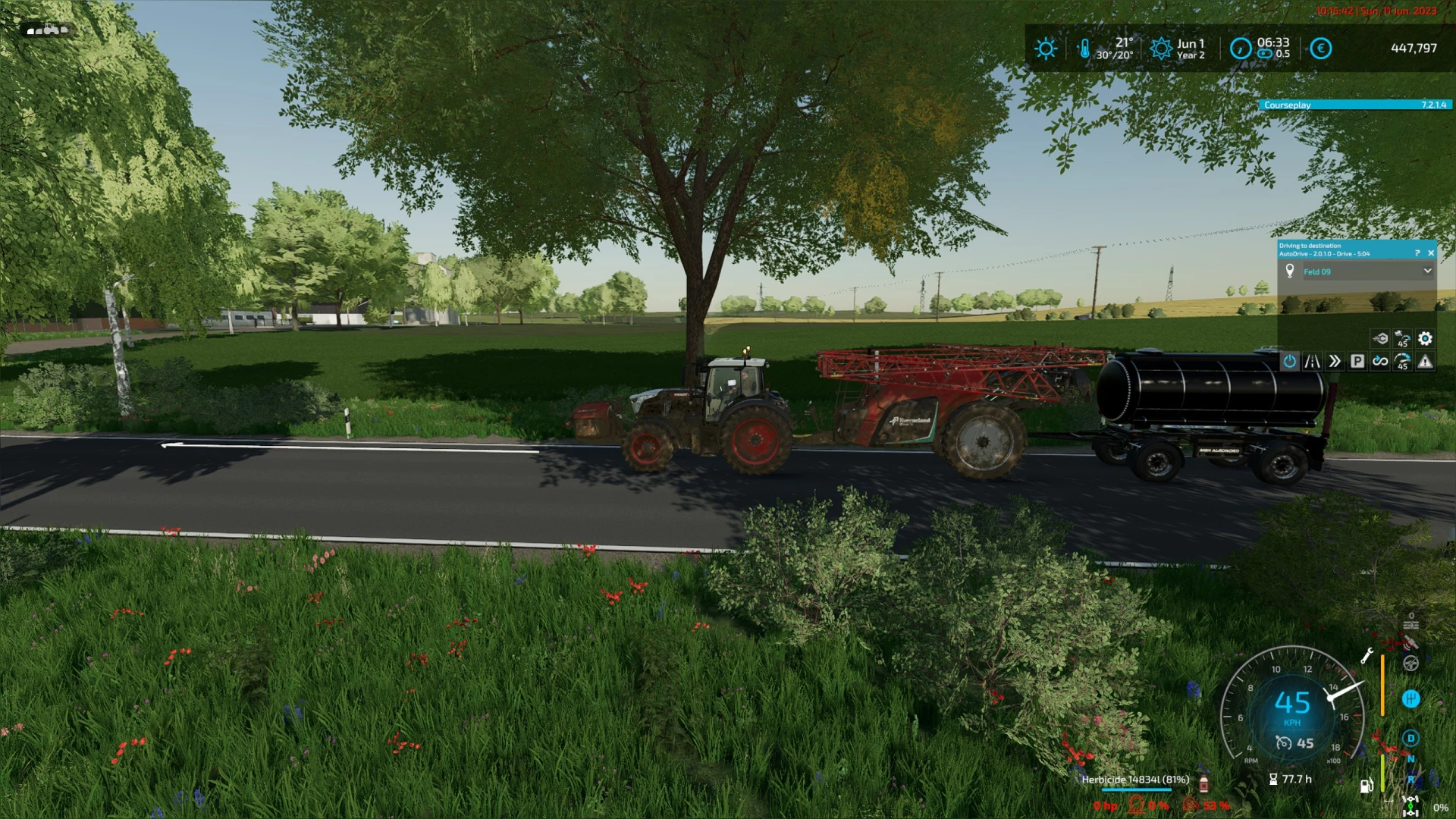Toggle the AutoDrive power button
The image size is (1456, 819).
click(1289, 362)
